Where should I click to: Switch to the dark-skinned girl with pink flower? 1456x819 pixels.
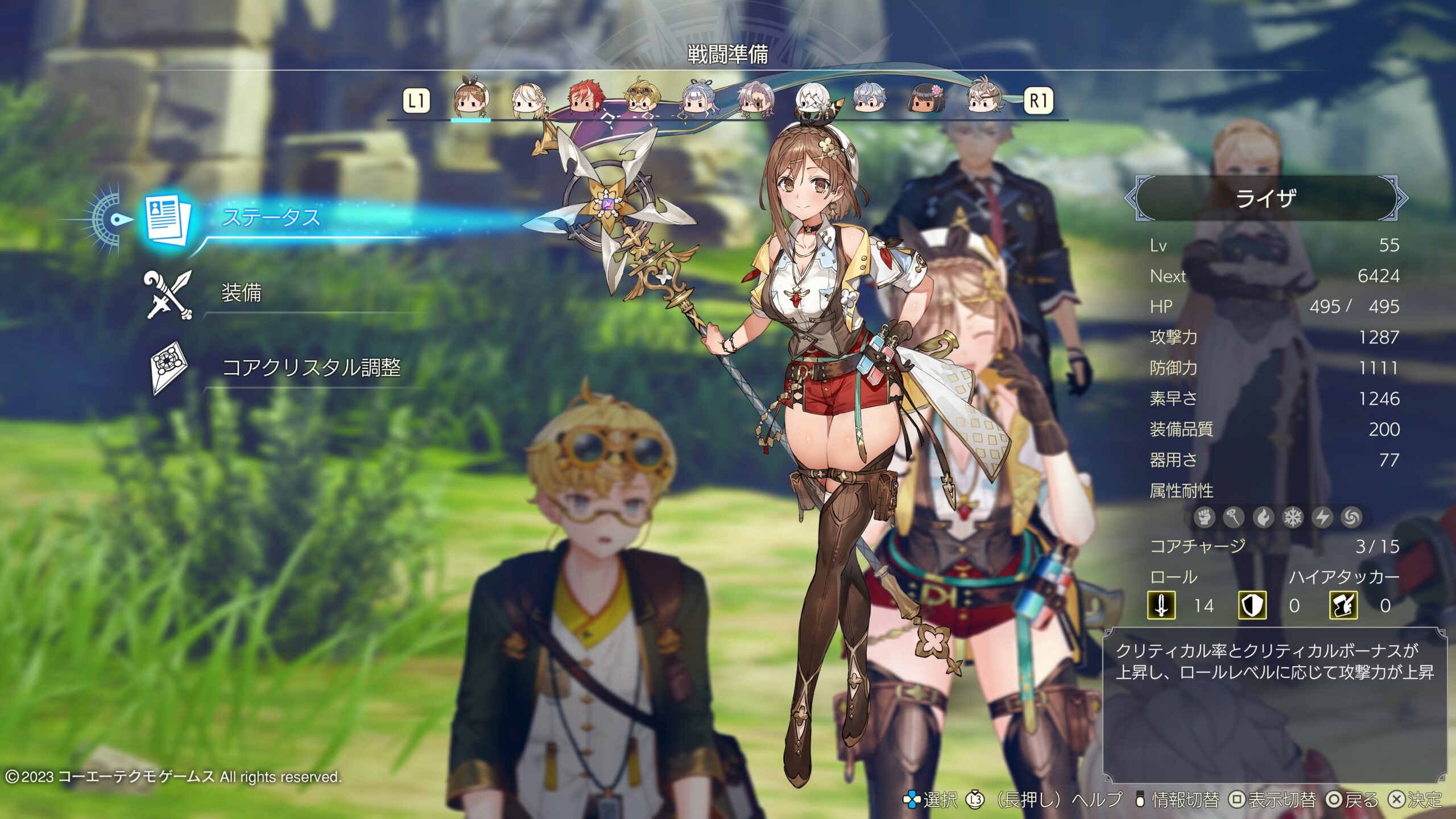[x=926, y=100]
